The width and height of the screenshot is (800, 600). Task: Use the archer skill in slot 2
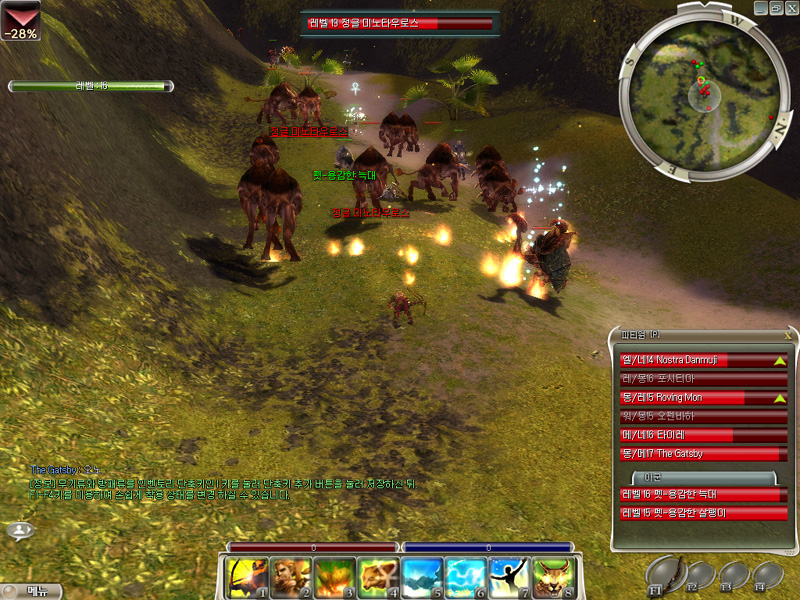coord(292,577)
